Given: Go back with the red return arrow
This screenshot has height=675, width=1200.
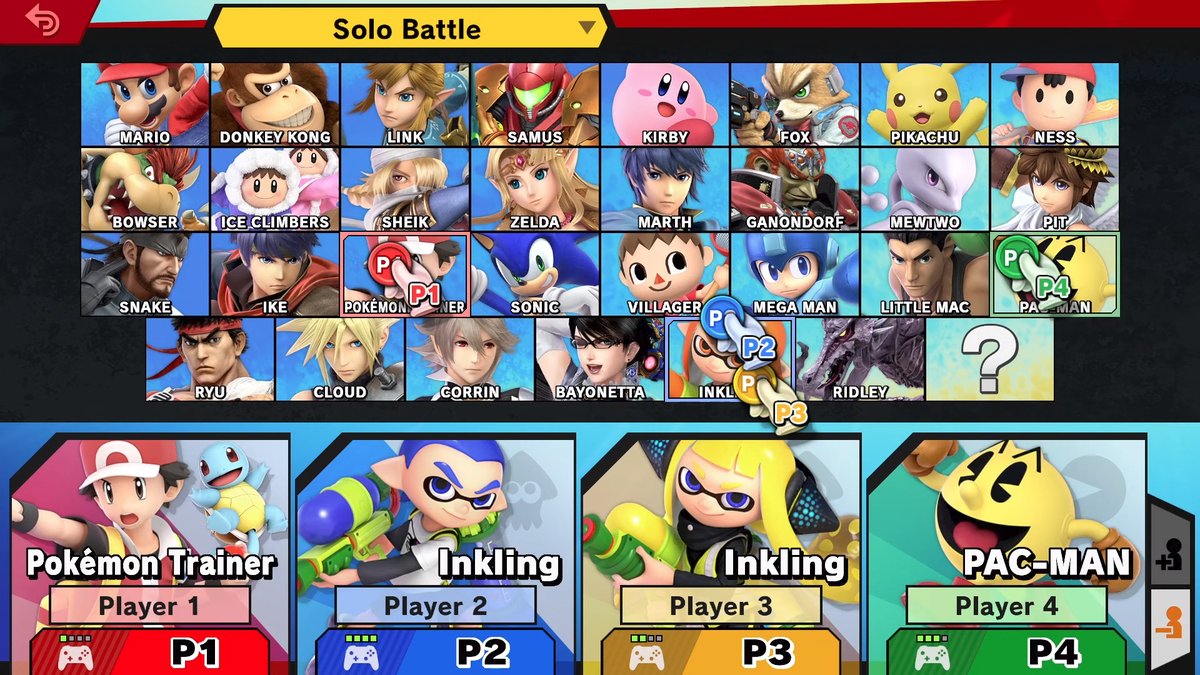Looking at the screenshot, I should pyautogui.click(x=42, y=21).
